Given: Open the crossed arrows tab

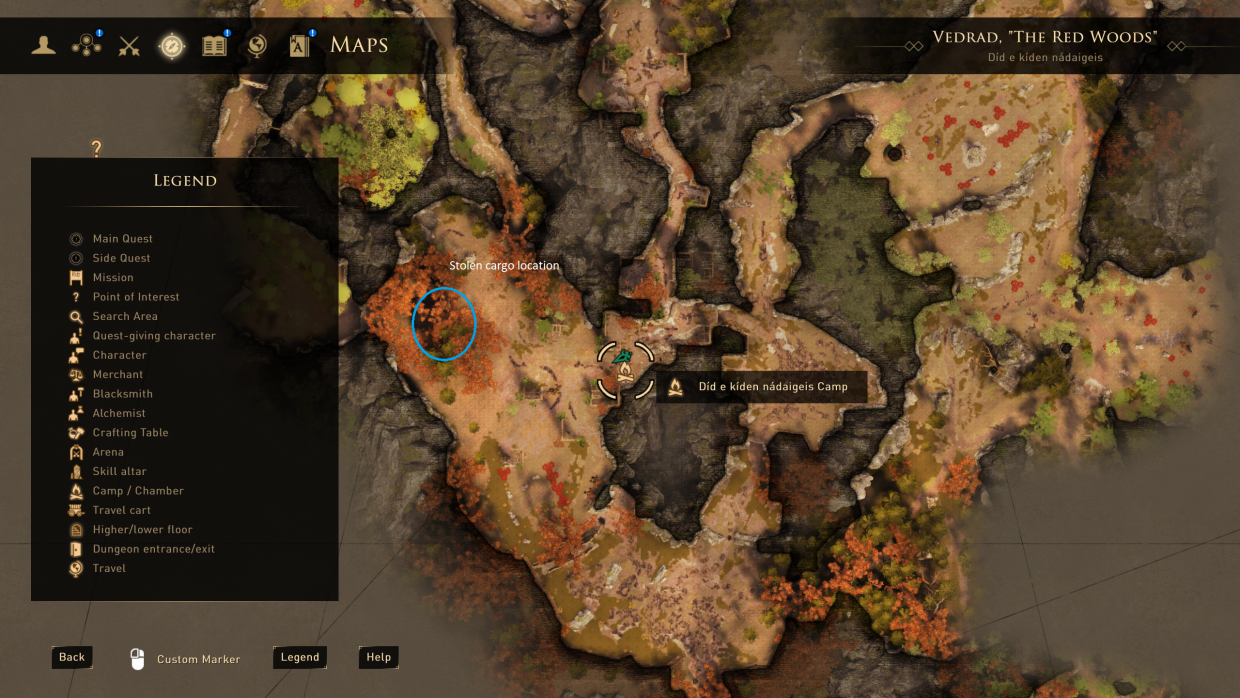Looking at the screenshot, I should (129, 45).
